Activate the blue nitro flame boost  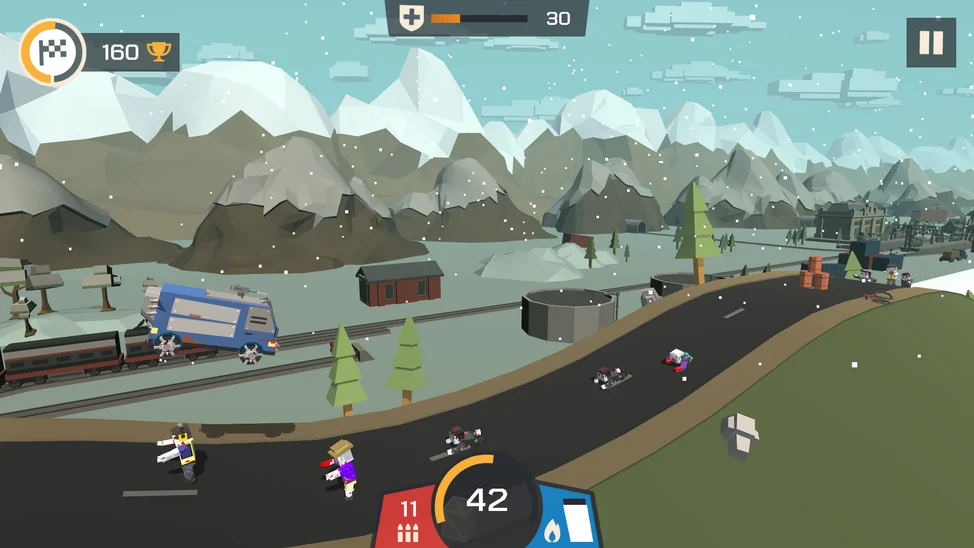(565, 520)
